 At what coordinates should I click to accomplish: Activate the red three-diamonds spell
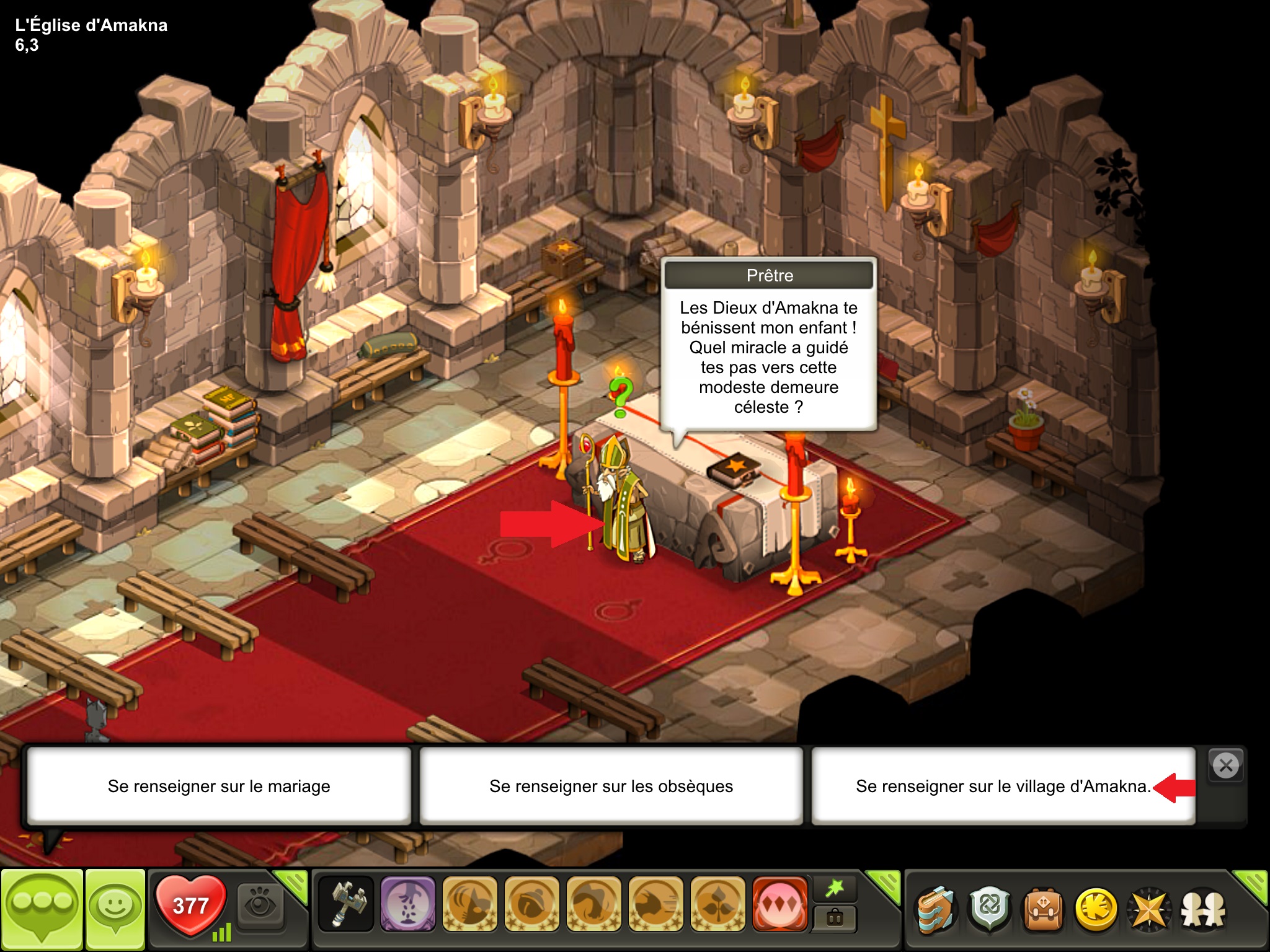pos(779,904)
